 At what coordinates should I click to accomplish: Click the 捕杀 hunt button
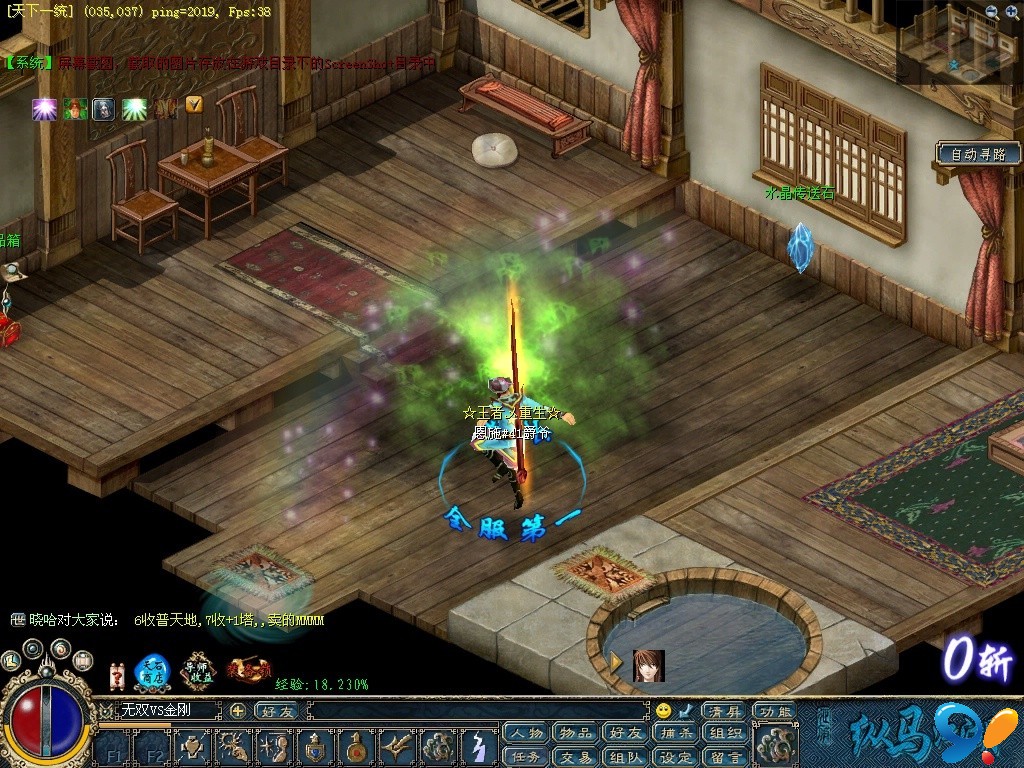(677, 733)
